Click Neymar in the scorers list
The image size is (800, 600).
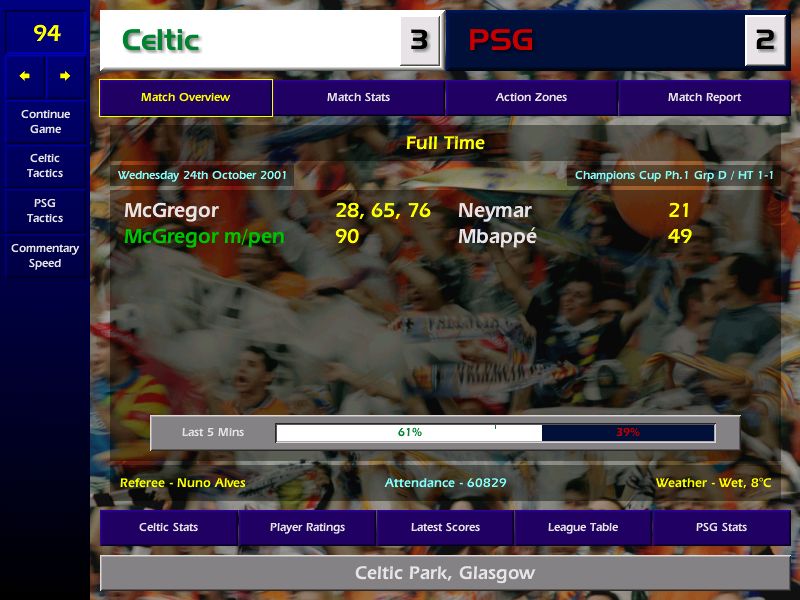pos(495,211)
